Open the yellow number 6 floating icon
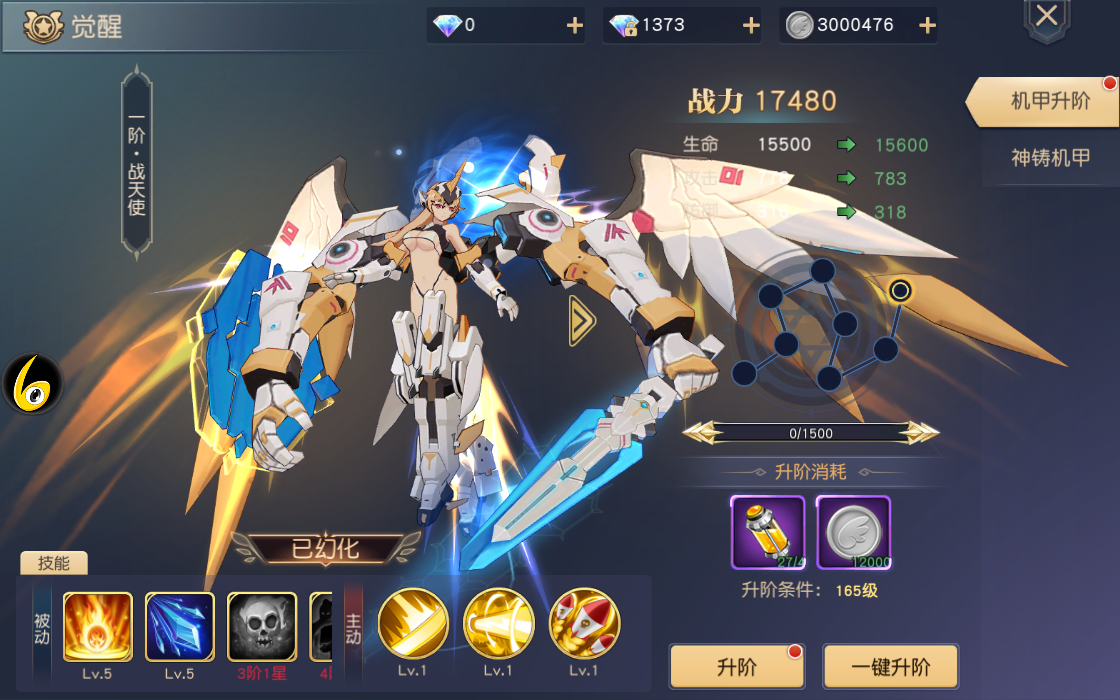This screenshot has width=1120, height=700. (x=32, y=385)
